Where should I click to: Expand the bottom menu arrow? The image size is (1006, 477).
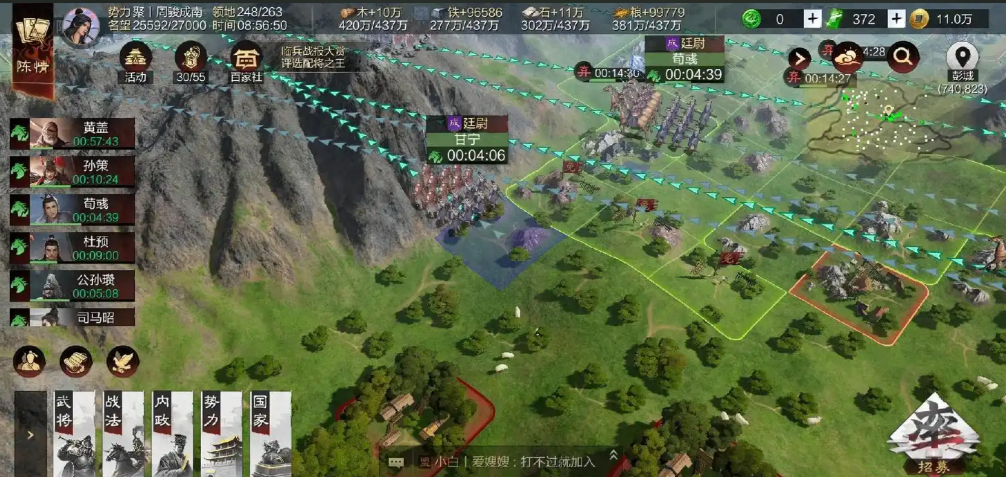pyautogui.click(x=30, y=435)
